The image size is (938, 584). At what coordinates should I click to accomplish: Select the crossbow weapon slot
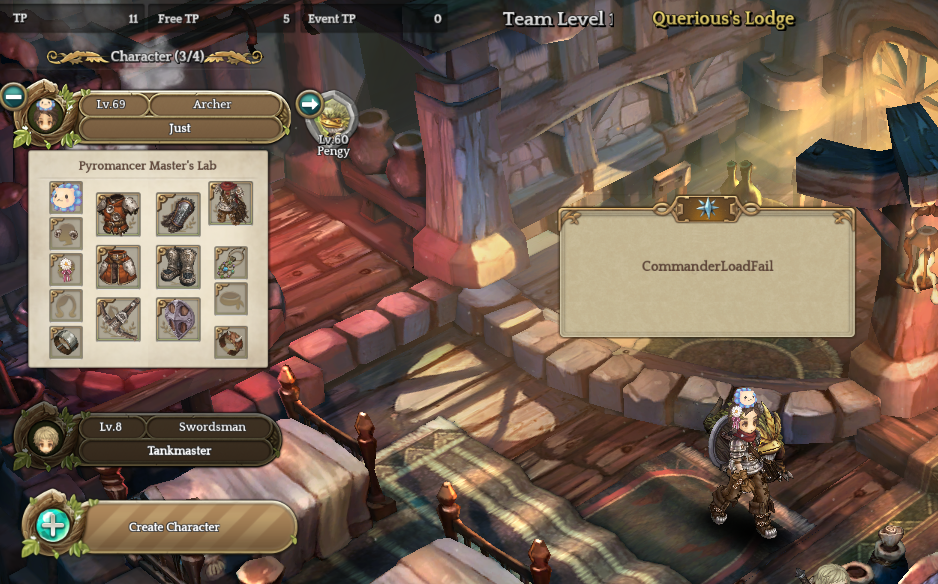(118, 319)
